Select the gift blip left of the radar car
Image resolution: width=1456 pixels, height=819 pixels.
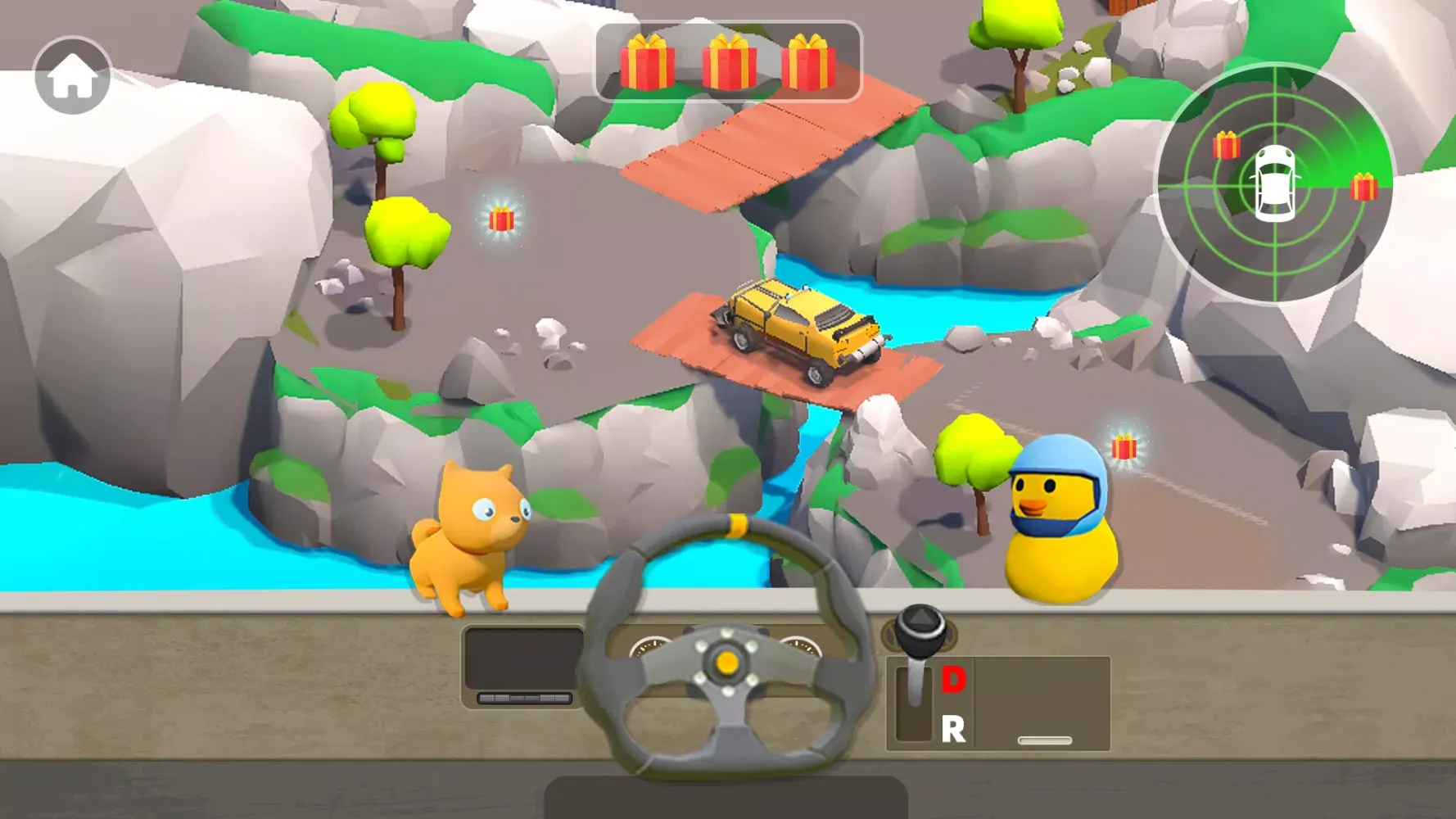pos(1225,144)
